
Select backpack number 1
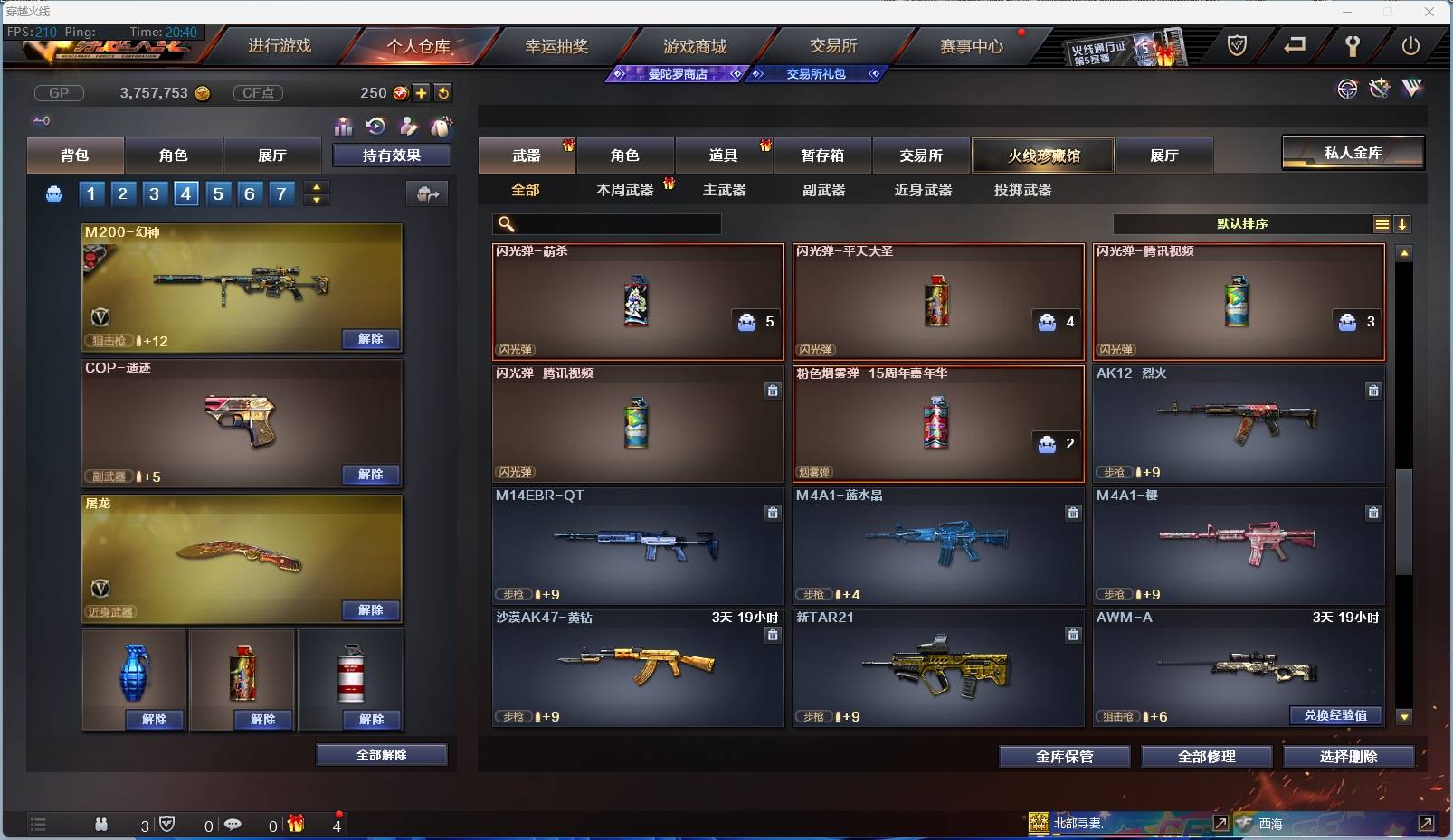pyautogui.click(x=91, y=193)
